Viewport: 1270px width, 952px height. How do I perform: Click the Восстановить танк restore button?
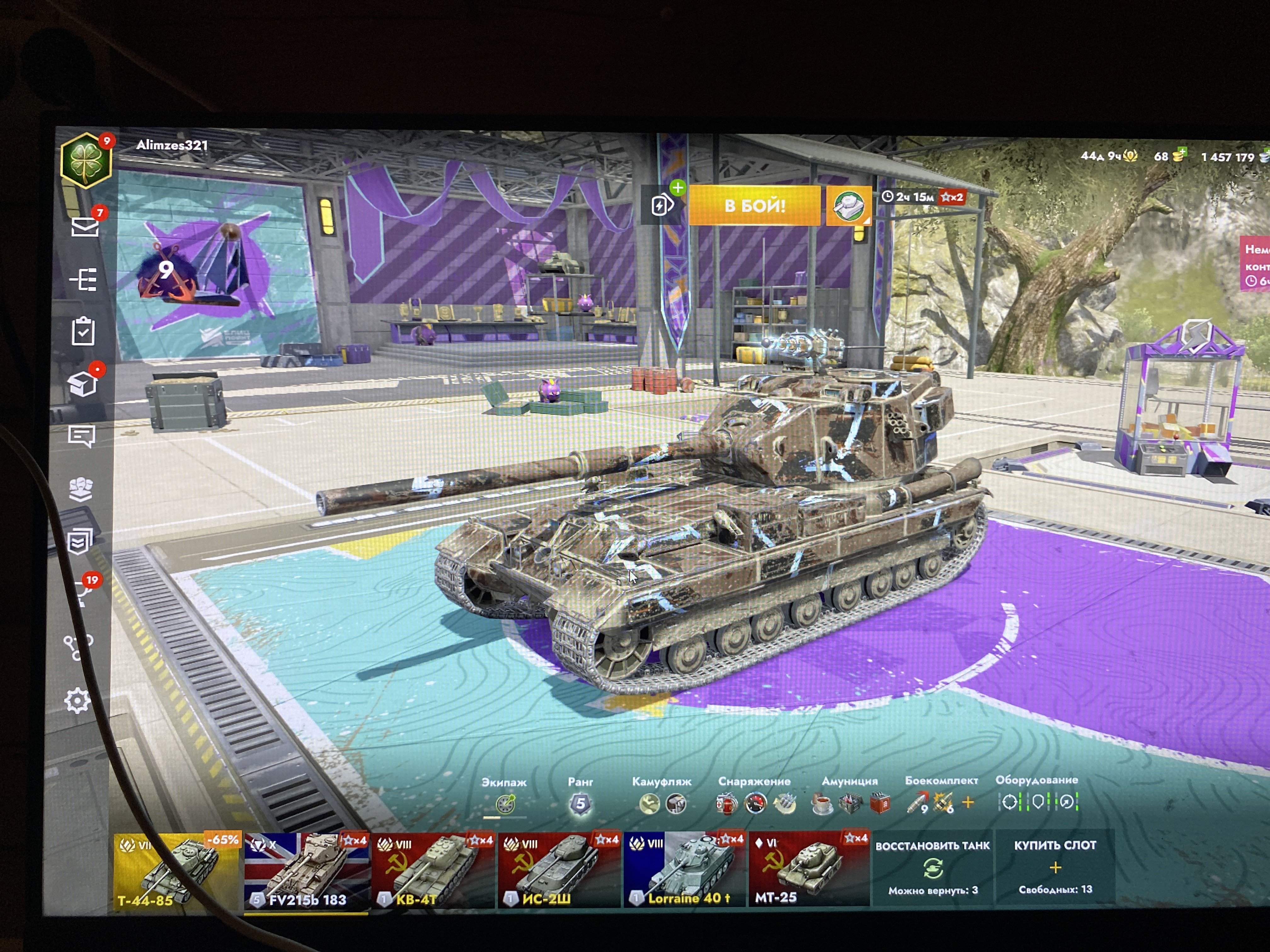932,868
